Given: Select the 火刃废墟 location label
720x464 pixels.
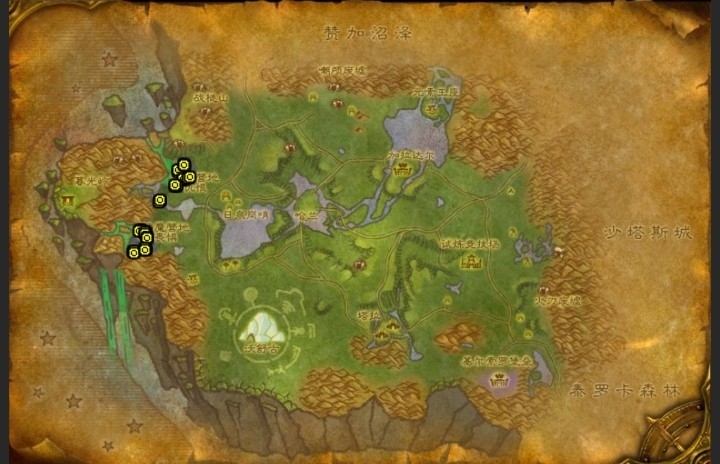Looking at the screenshot, I should [x=559, y=299].
